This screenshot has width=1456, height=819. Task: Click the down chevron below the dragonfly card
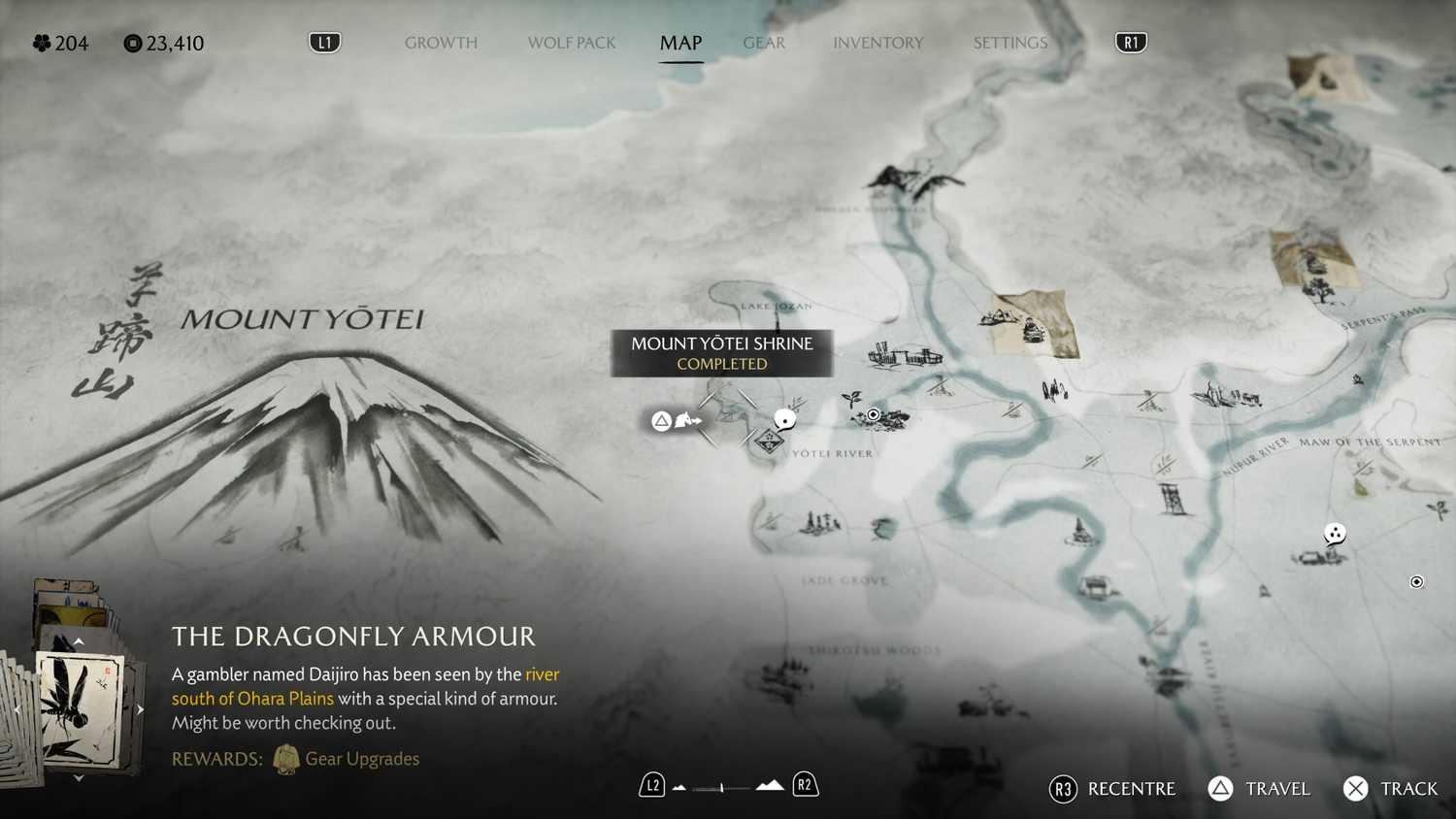point(79,778)
